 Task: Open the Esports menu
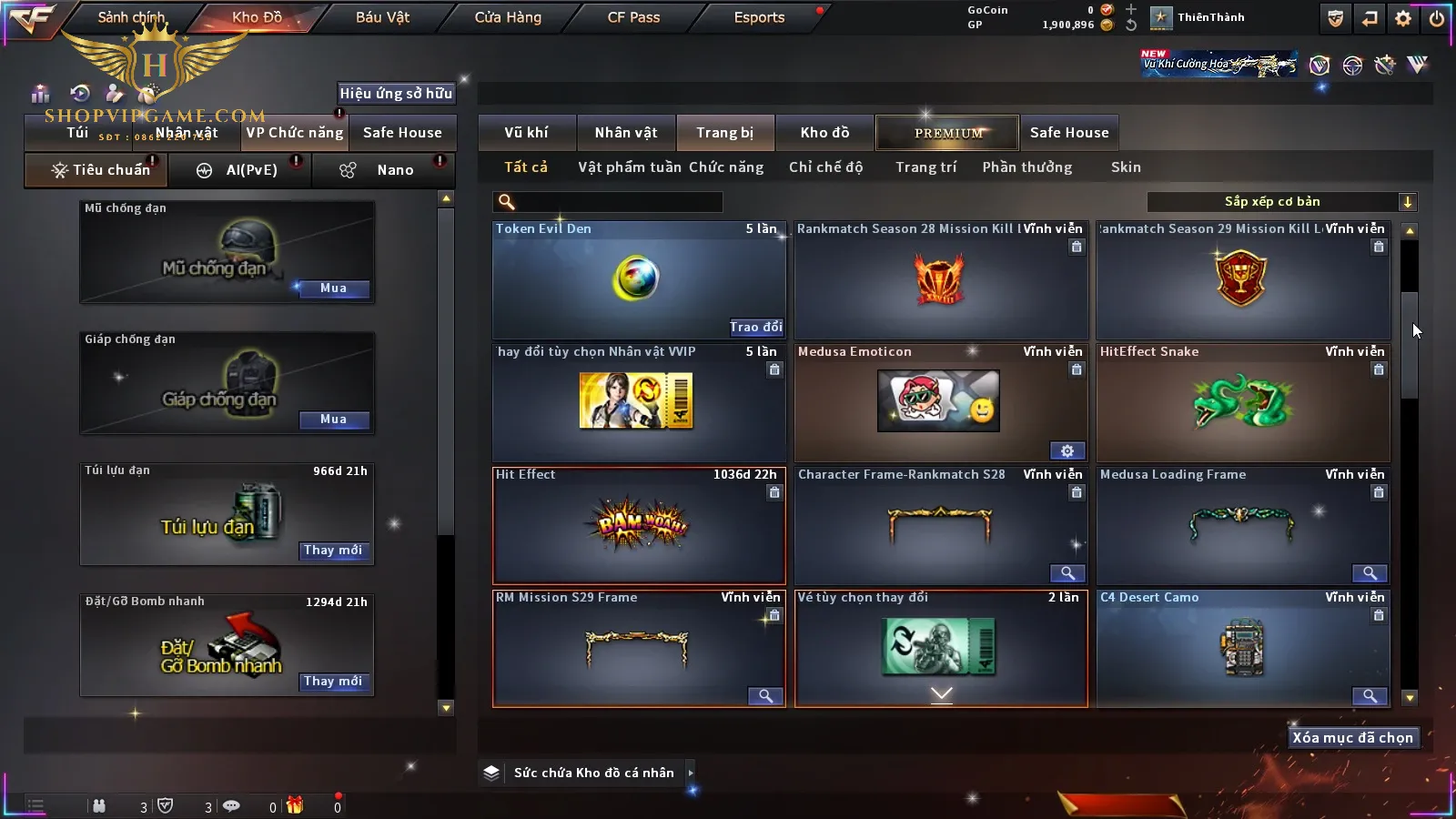tap(759, 17)
